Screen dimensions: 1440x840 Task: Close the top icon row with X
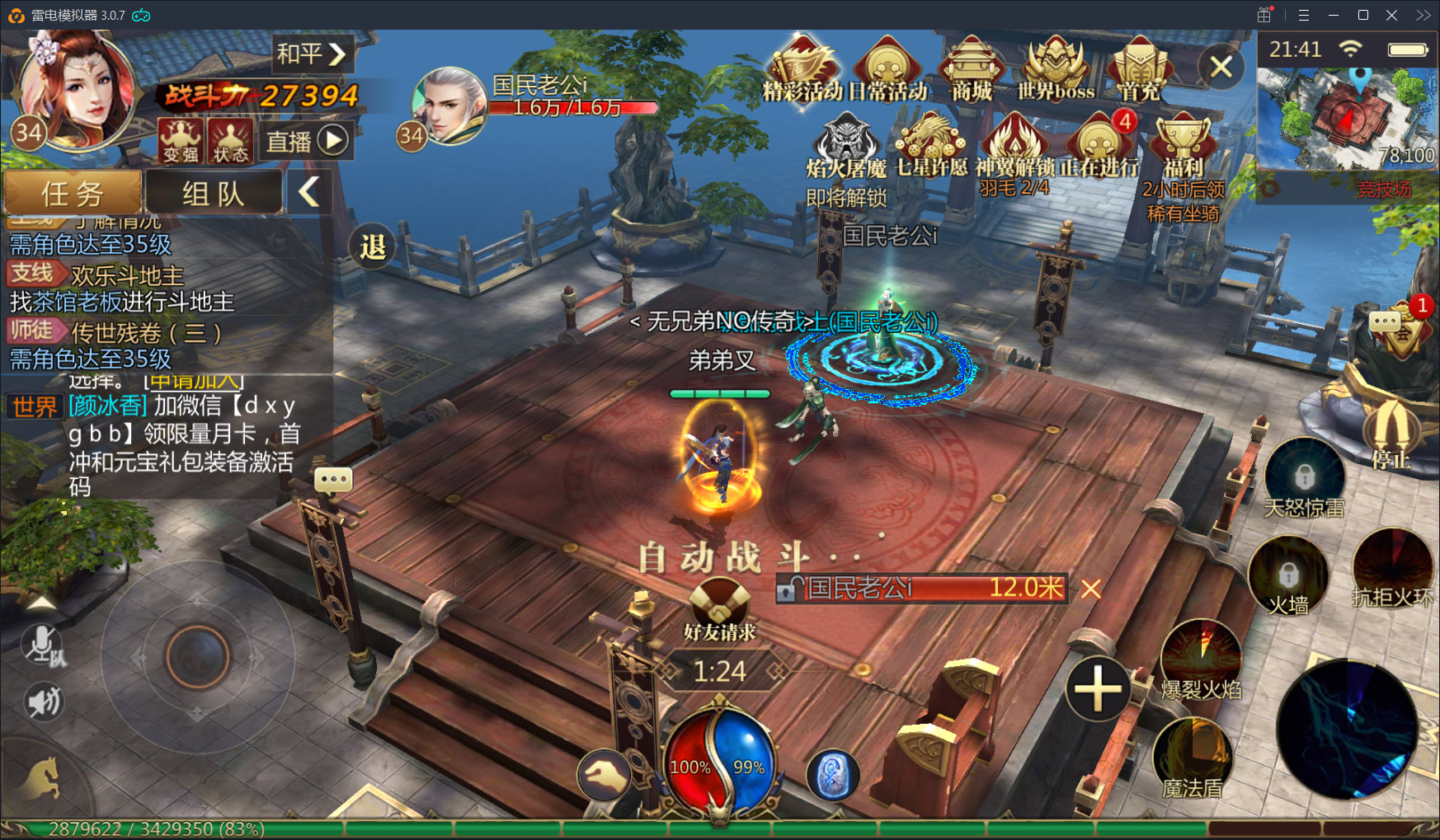pyautogui.click(x=1221, y=67)
